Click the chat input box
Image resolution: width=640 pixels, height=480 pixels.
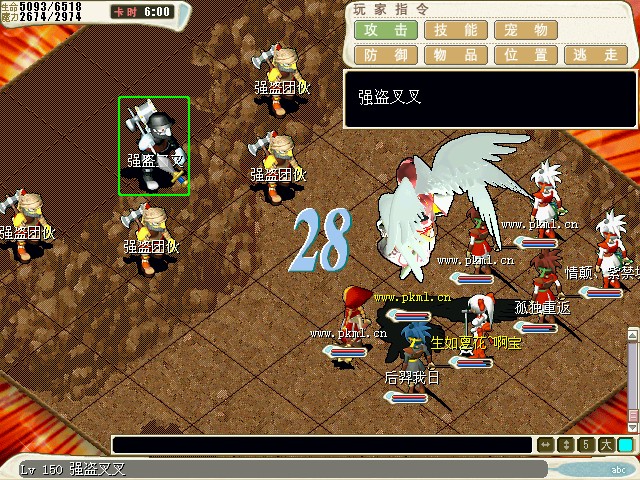(x=322, y=445)
